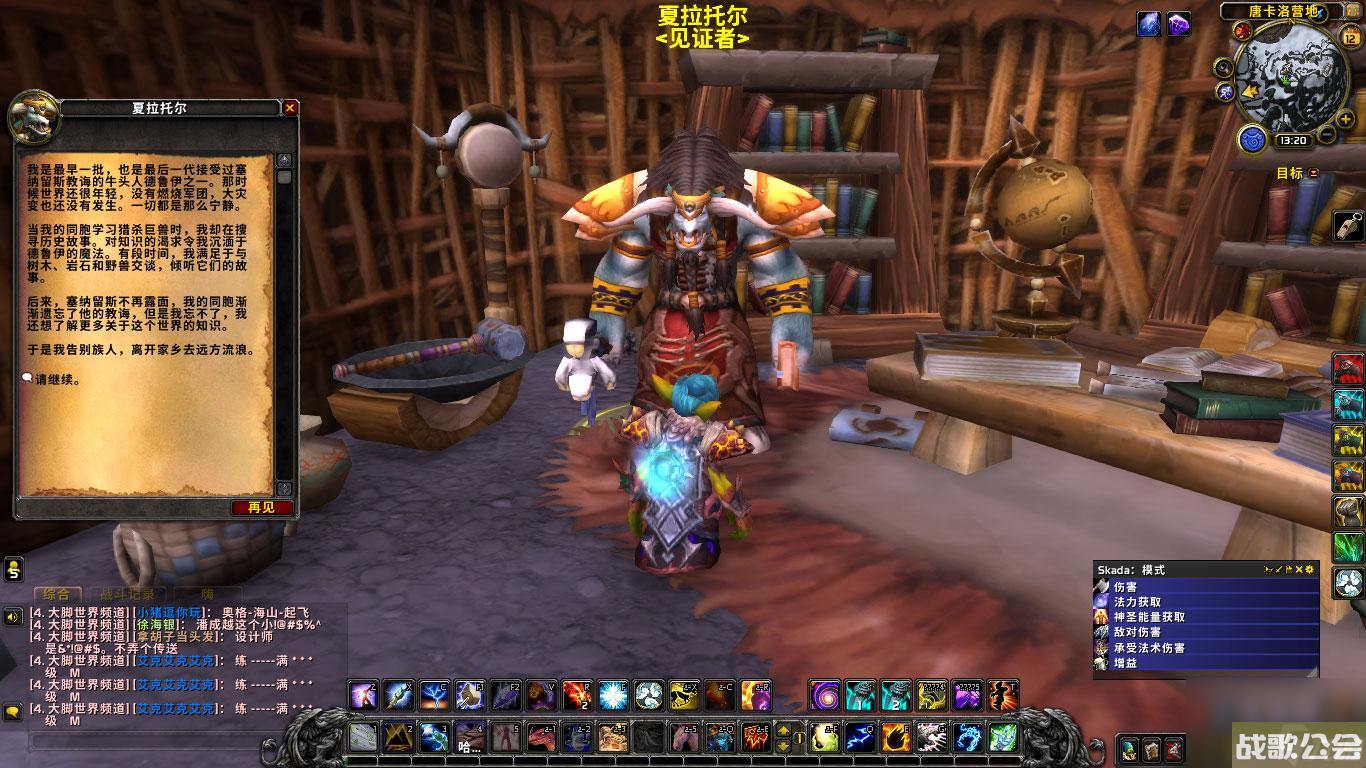This screenshot has width=1366, height=768.
Task: Click the green slash ability on right bar
Action: [x=1348, y=545]
